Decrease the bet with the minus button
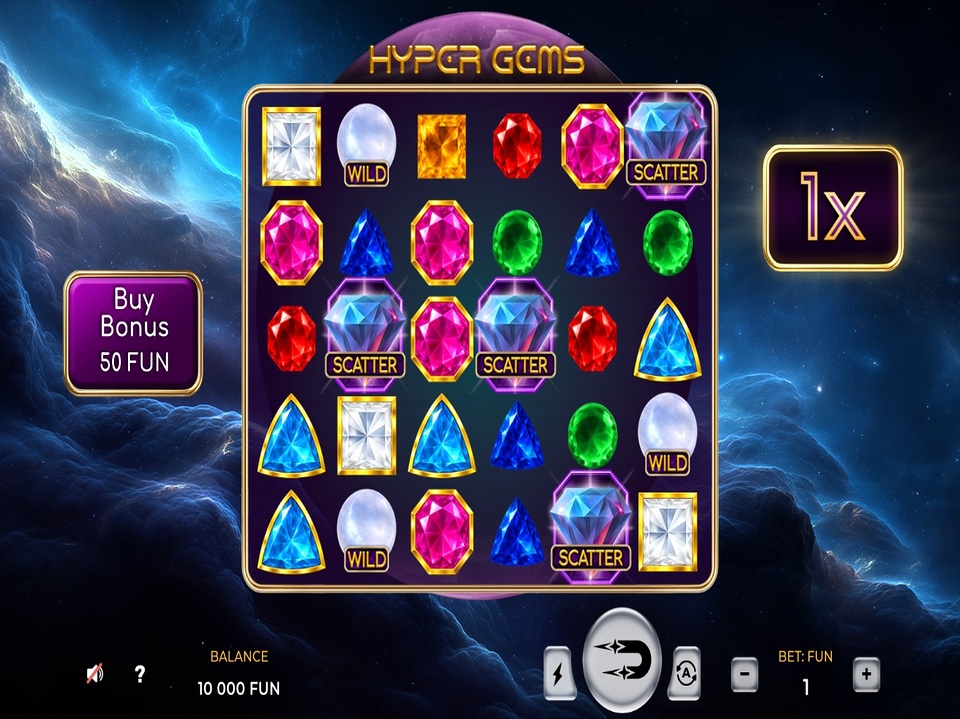Viewport: 960px width, 719px height. (744, 675)
